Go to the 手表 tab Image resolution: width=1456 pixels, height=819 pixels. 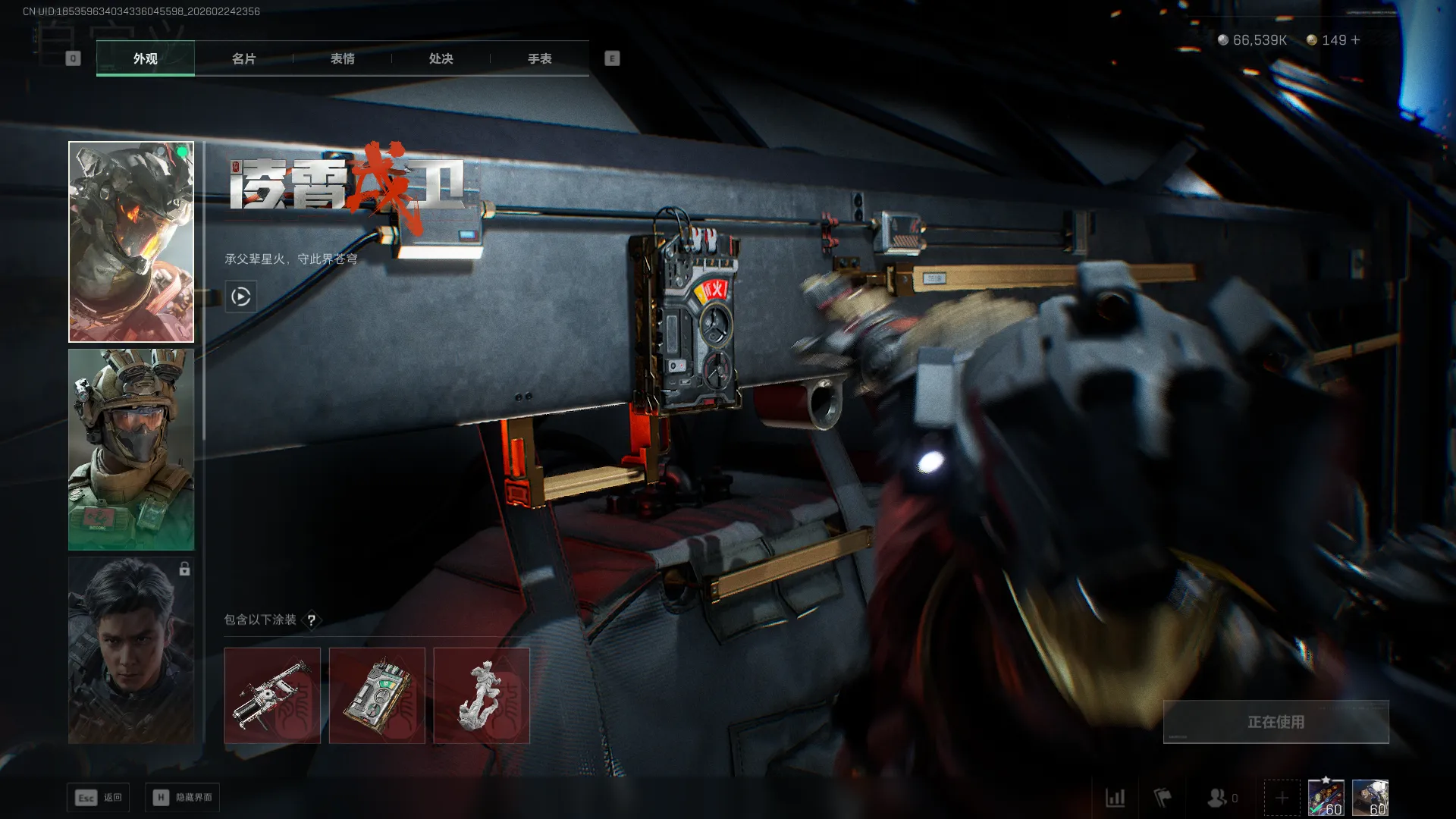[539, 58]
